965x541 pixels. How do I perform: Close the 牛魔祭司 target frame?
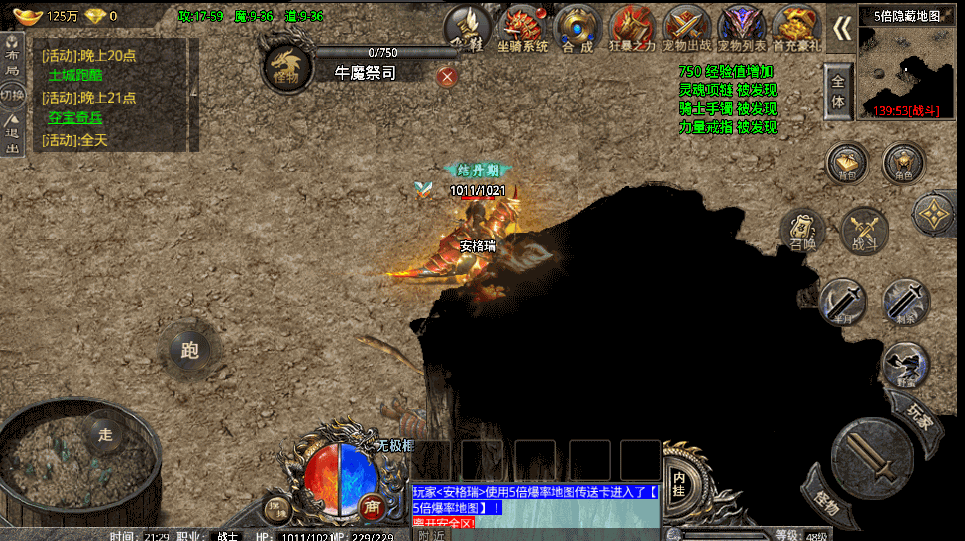pos(447,75)
